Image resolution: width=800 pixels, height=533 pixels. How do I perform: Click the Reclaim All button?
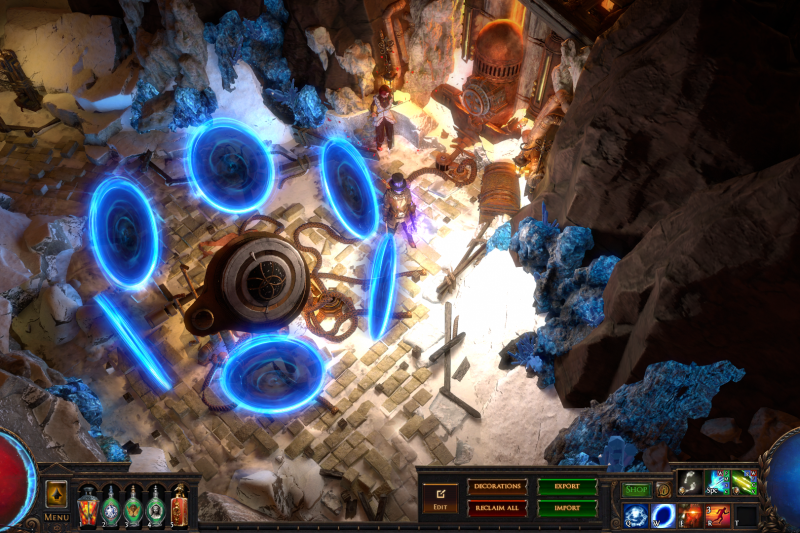[497, 508]
